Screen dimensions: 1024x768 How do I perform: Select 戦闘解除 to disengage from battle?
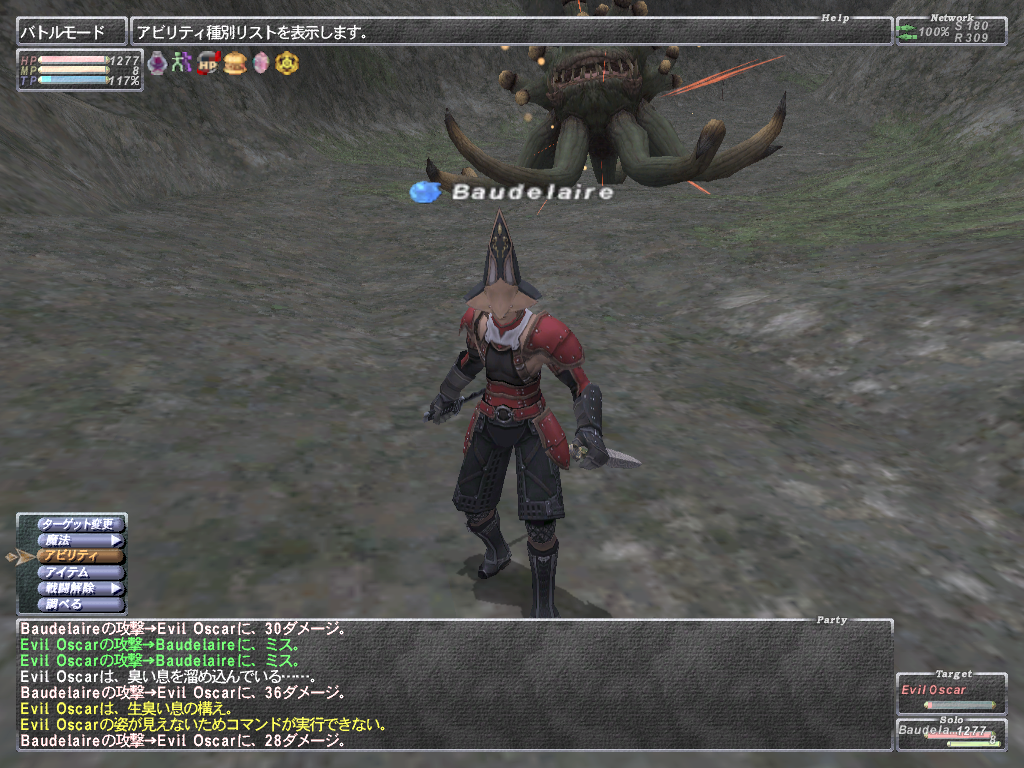[x=81, y=588]
